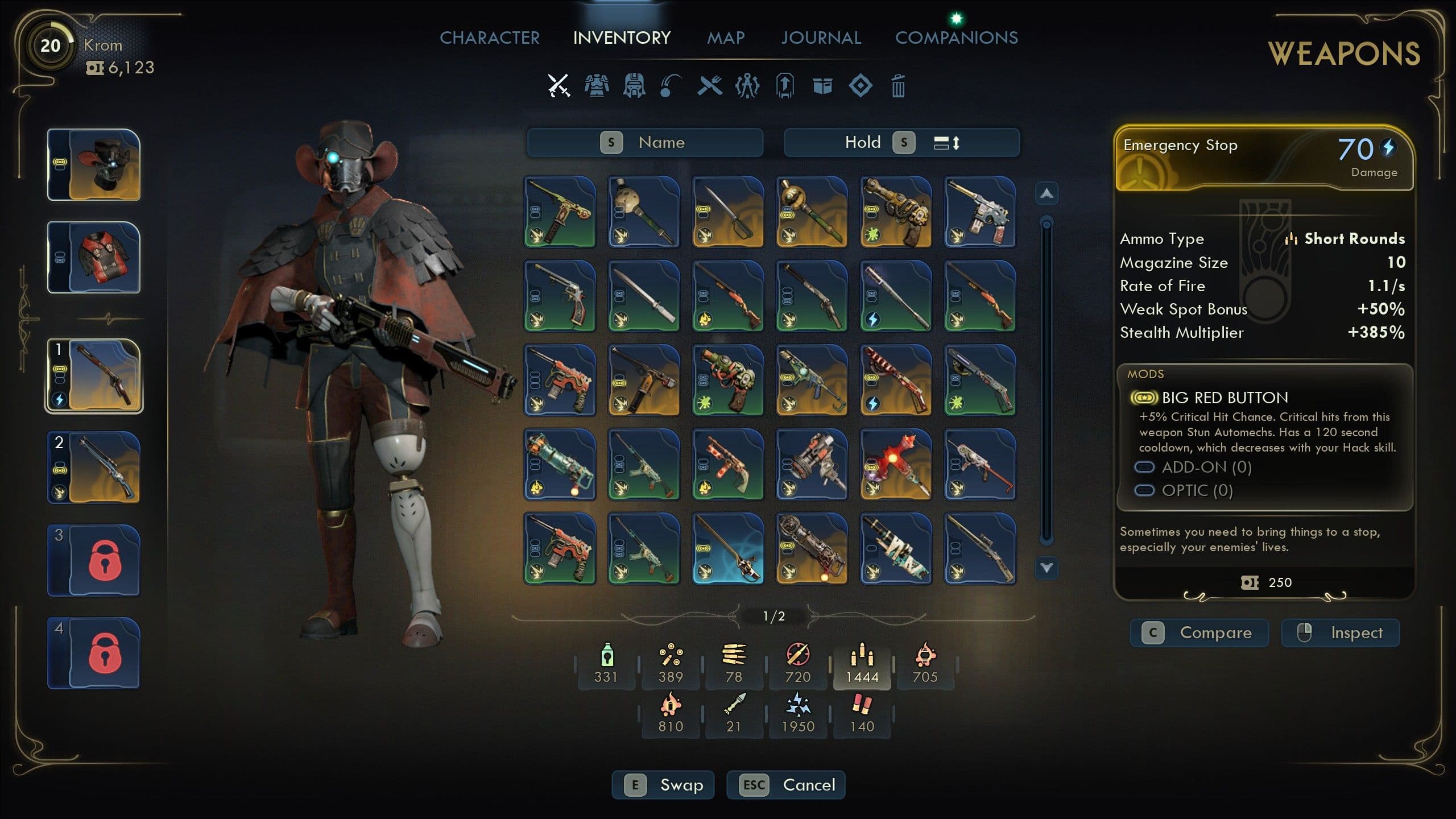1456x819 pixels.
Task: Toggle the Hold sort option
Action: [864, 143]
